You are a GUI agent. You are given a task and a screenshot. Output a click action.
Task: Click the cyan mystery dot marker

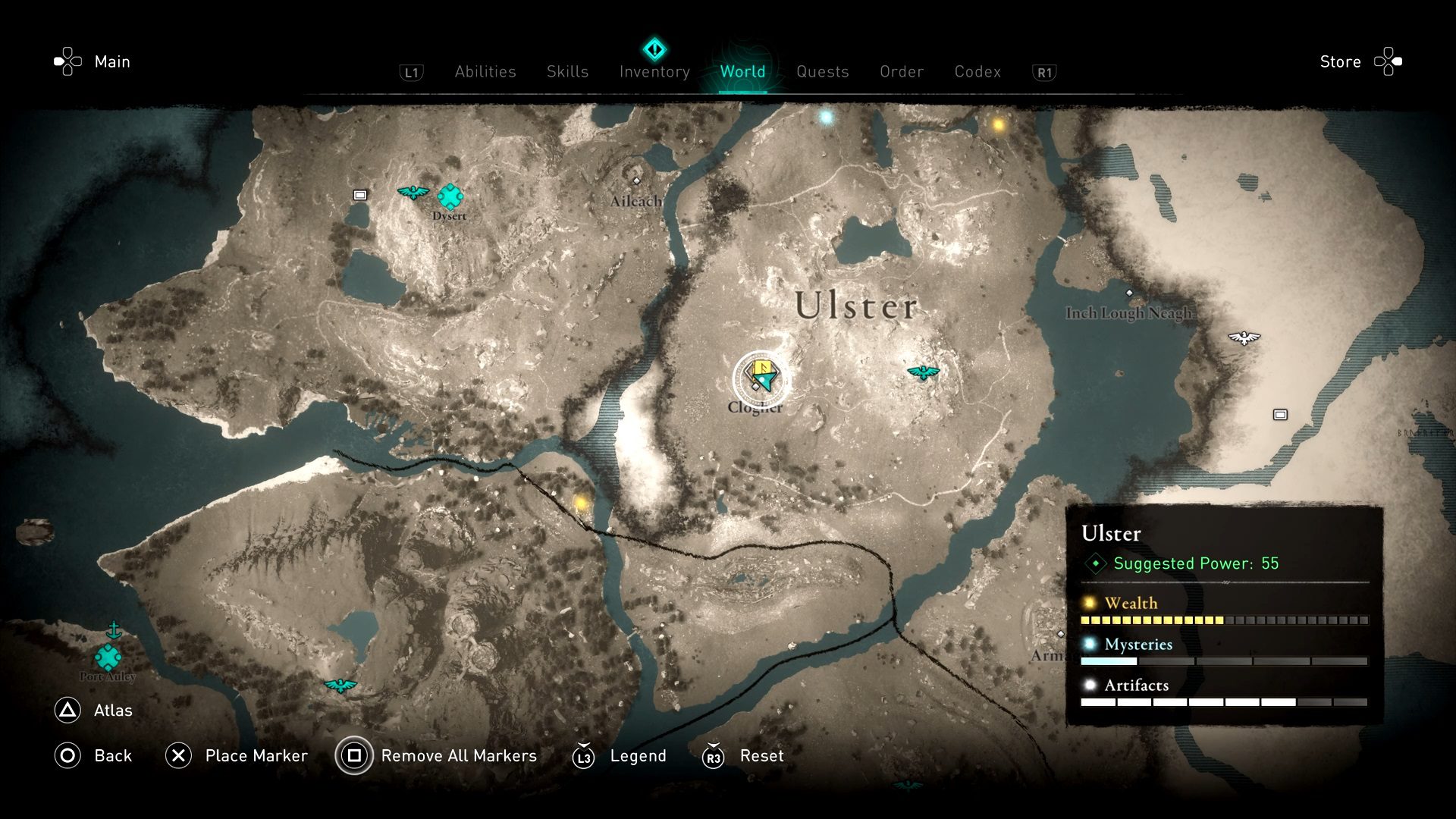(x=826, y=117)
